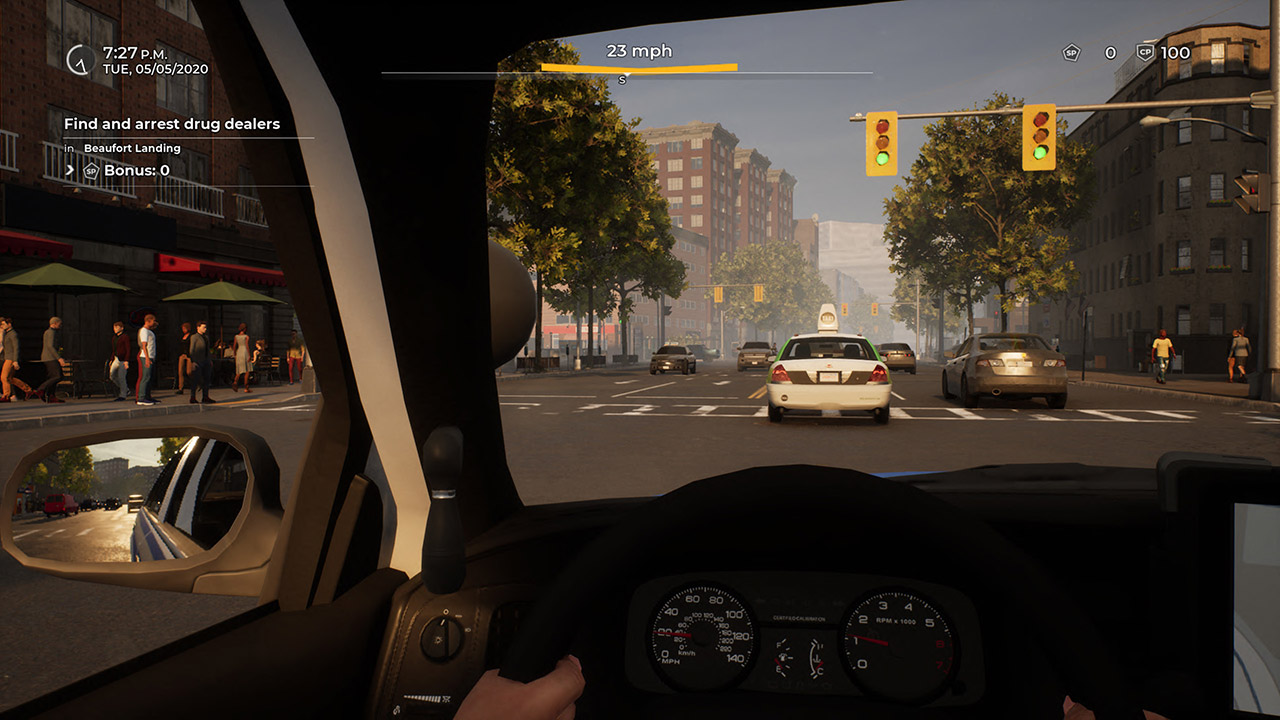The width and height of the screenshot is (1280, 720).
Task: Click the TUE, 05/05/2020 date text
Action: (x=154, y=68)
